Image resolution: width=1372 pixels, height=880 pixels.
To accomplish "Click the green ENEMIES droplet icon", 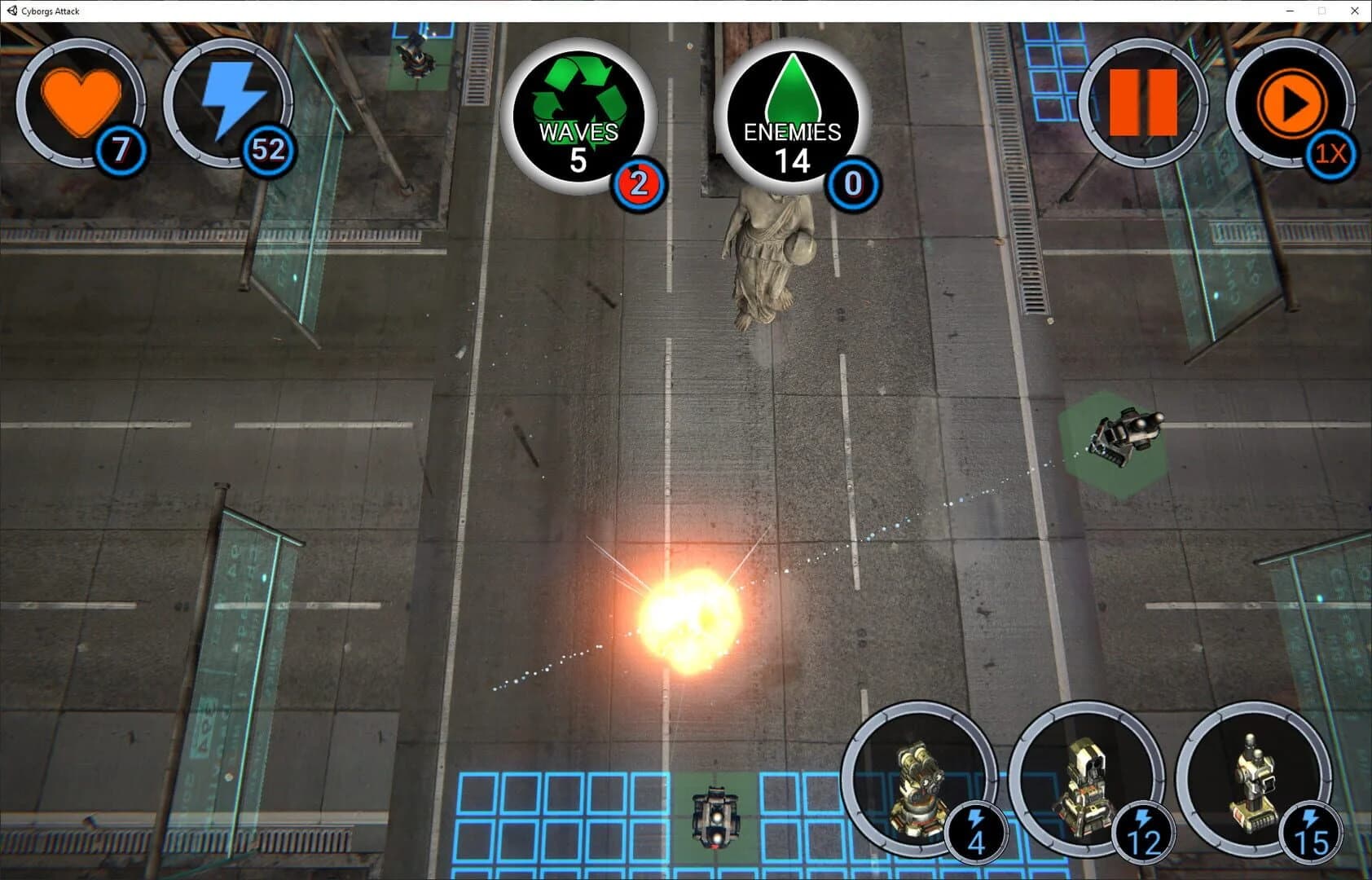I will tap(793, 114).
